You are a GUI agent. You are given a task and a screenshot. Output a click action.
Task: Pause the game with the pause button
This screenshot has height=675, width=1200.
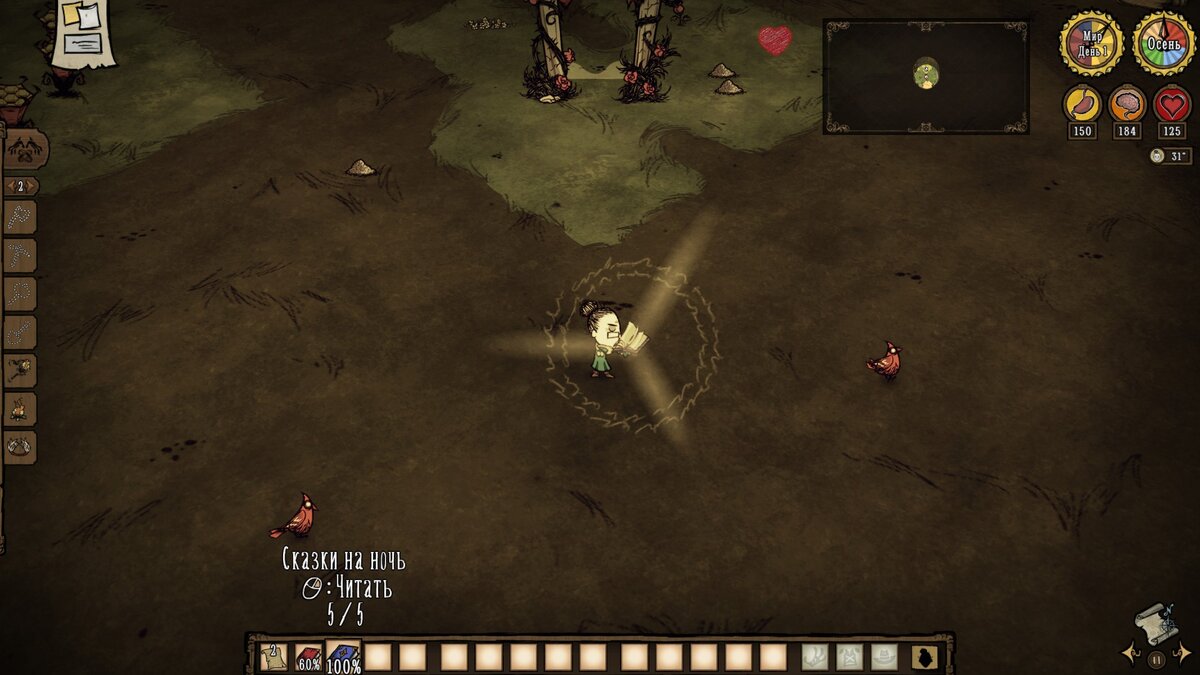pyautogui.click(x=1156, y=660)
